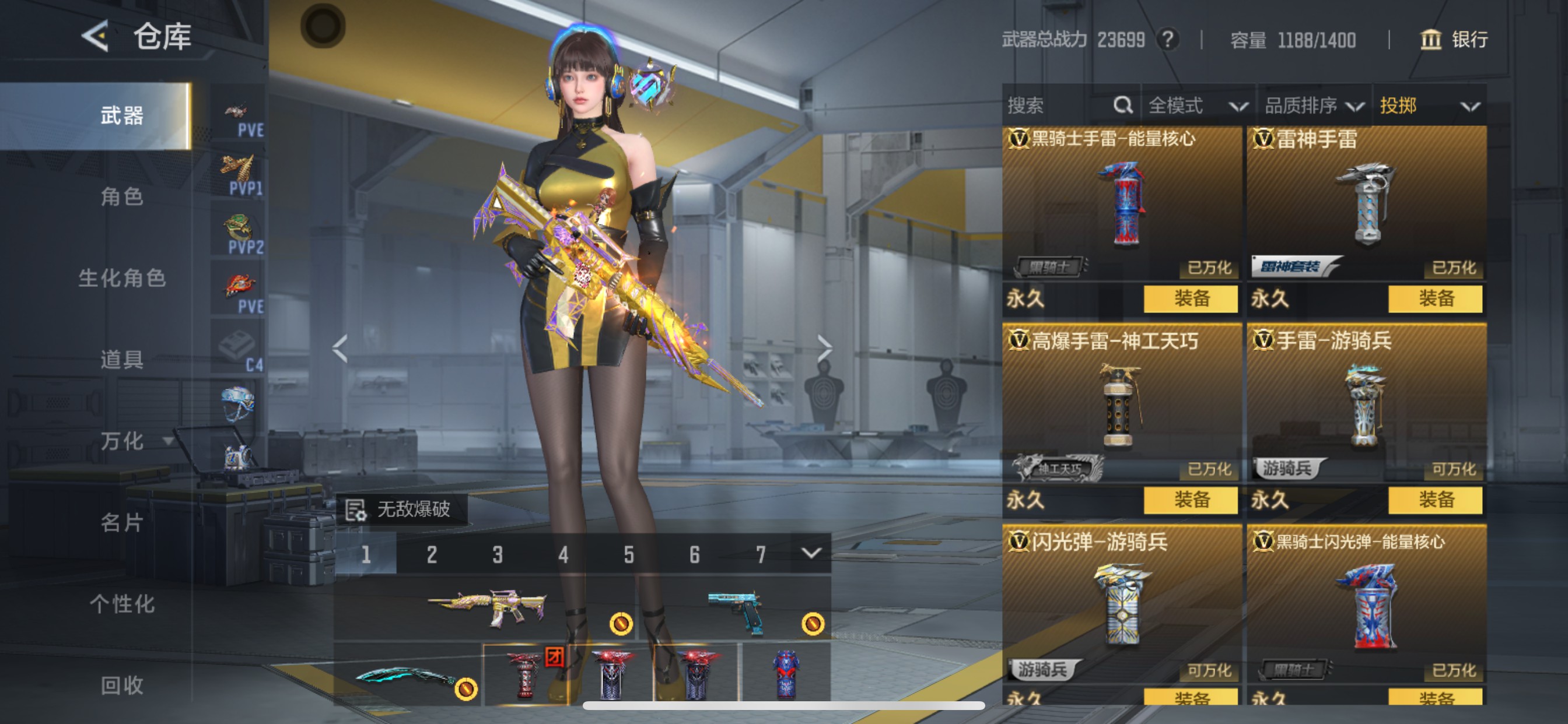Viewport: 1568px width, 724px height.
Task: Switch to loadout slot 3
Action: click(x=498, y=554)
